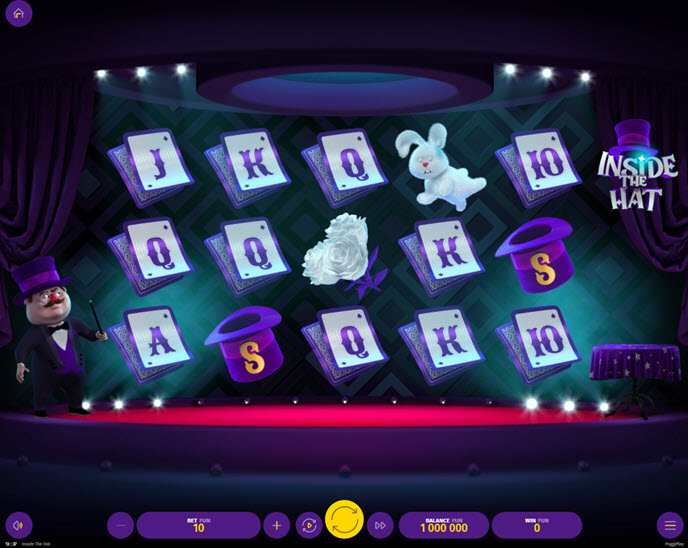Activate the fast-forward turbo spin button
Screen dimensions: 688x548
(380, 525)
